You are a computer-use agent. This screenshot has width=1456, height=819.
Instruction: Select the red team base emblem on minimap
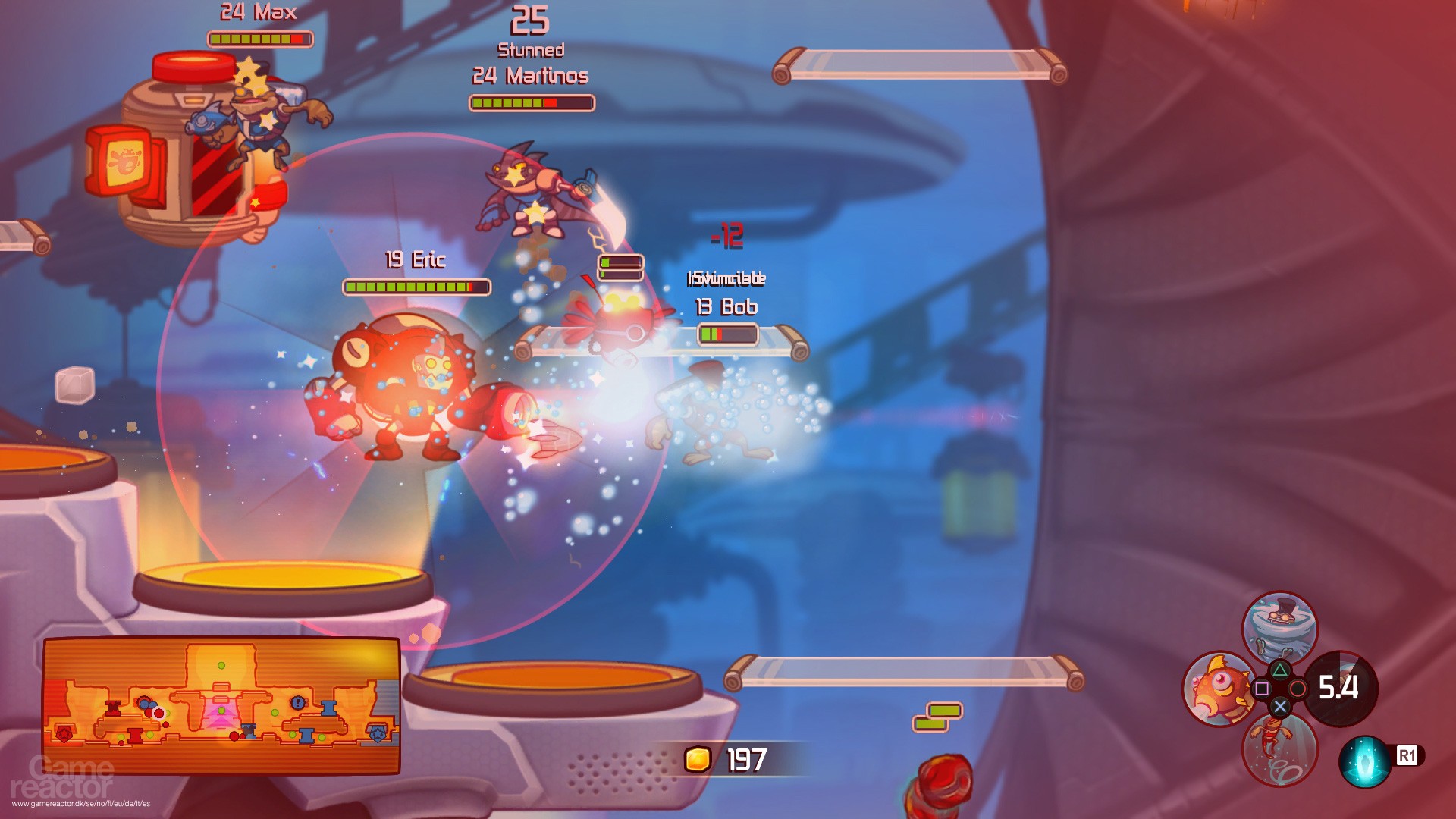(63, 734)
